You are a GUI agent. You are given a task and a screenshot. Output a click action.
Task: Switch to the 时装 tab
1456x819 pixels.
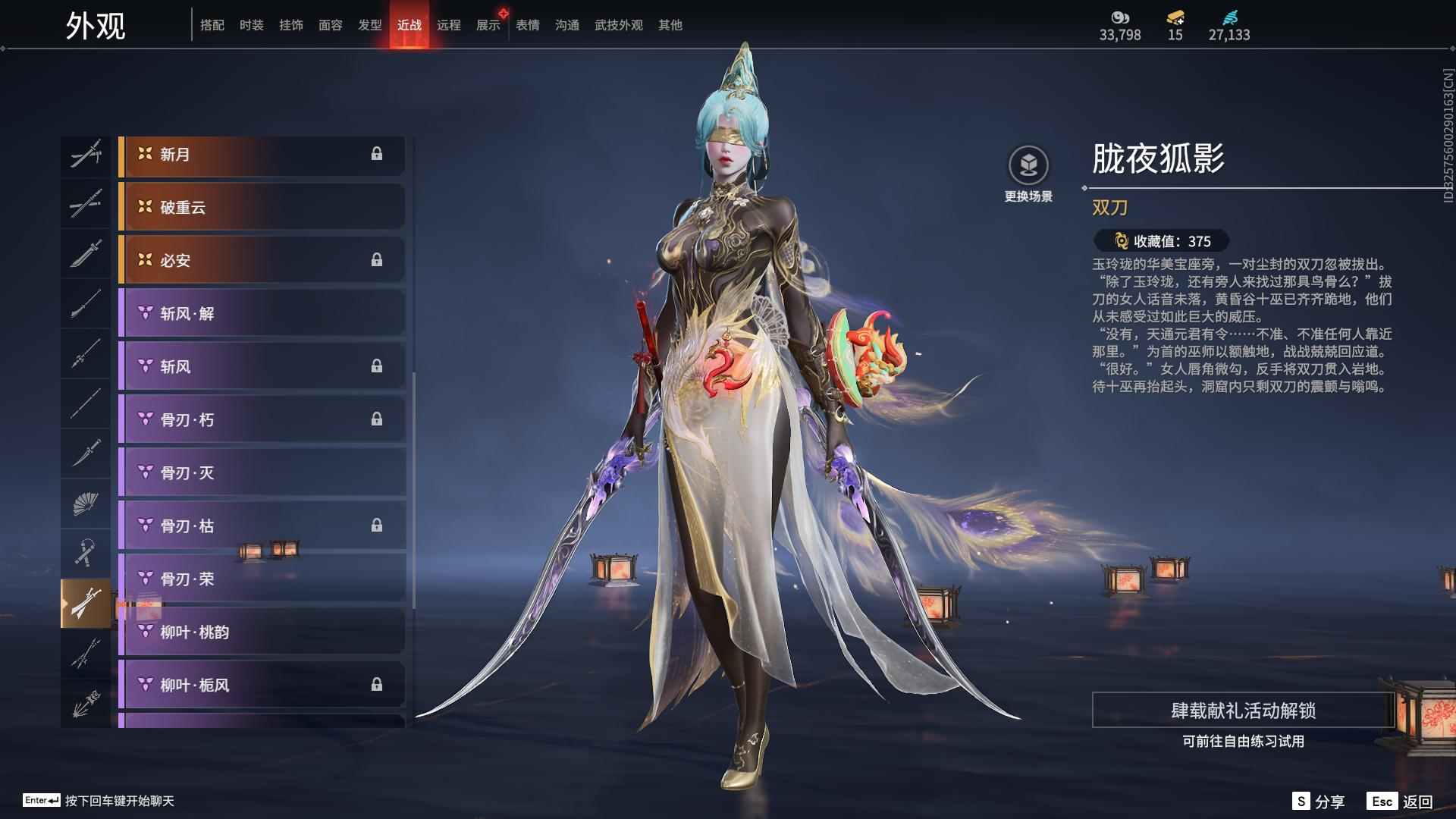pos(253,24)
